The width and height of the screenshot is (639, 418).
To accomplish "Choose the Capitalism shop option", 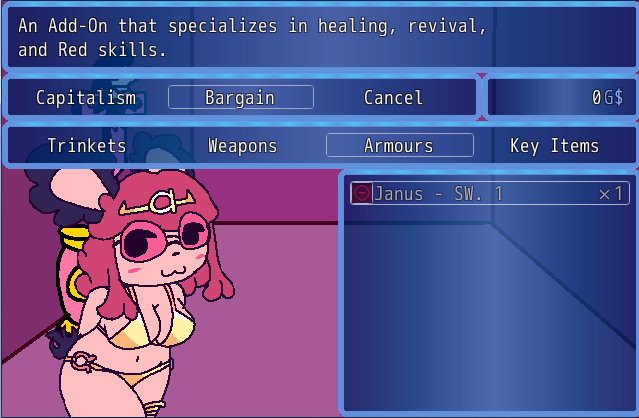I will 86,97.
